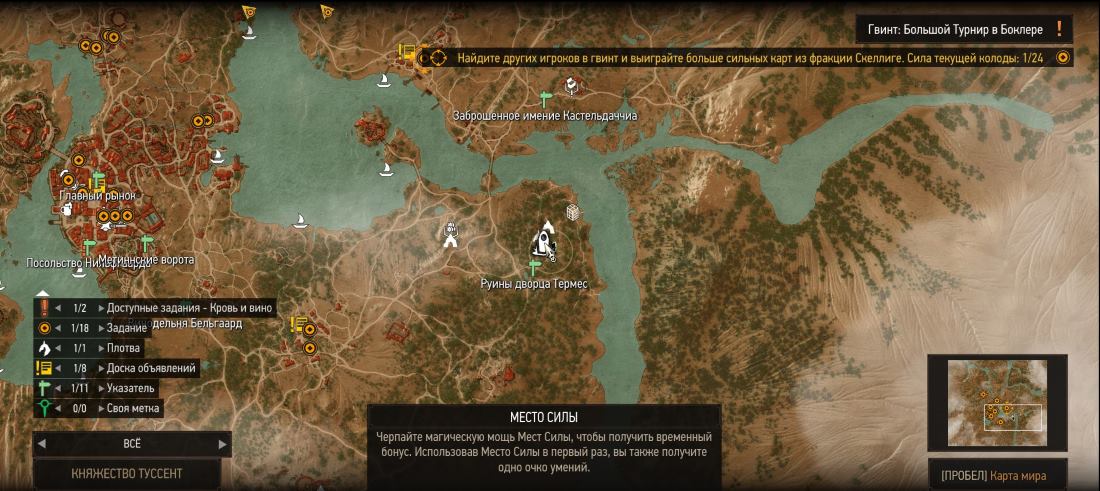Select the Главный рынок signpost marker

click(98, 181)
